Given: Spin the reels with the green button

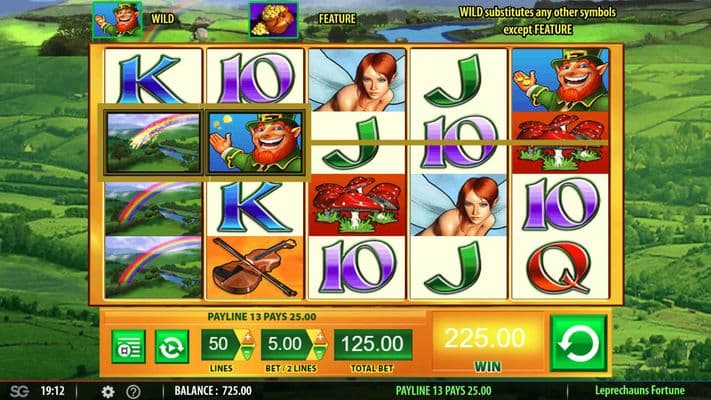Looking at the screenshot, I should (x=578, y=343).
